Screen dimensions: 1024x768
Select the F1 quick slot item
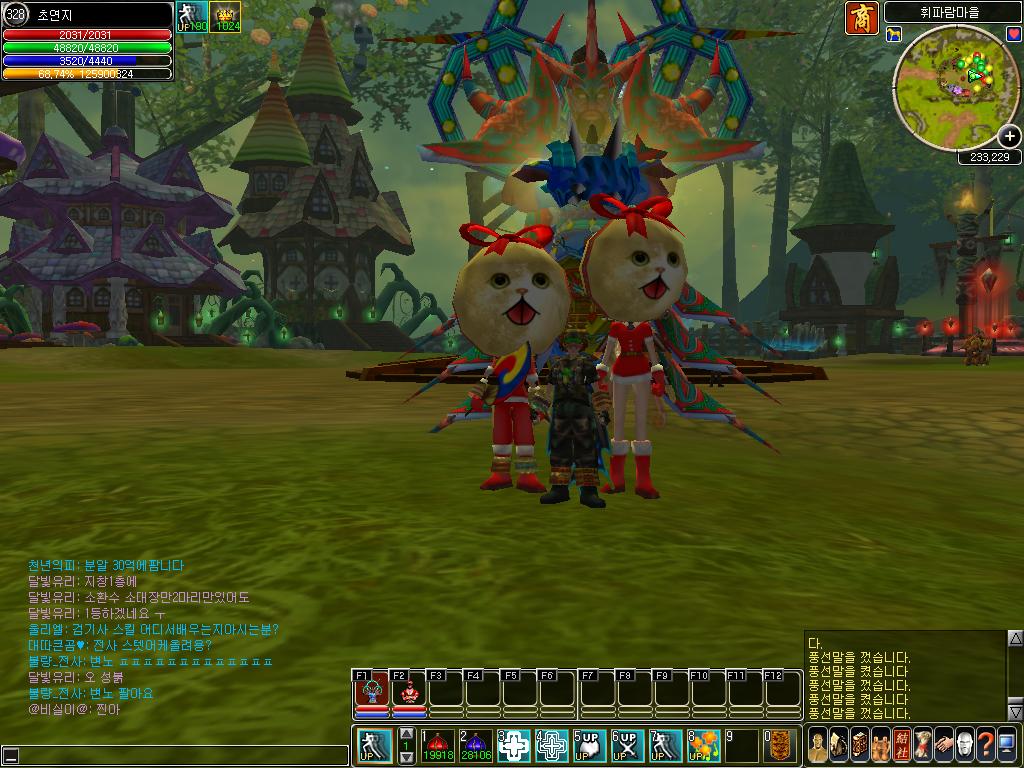372,691
